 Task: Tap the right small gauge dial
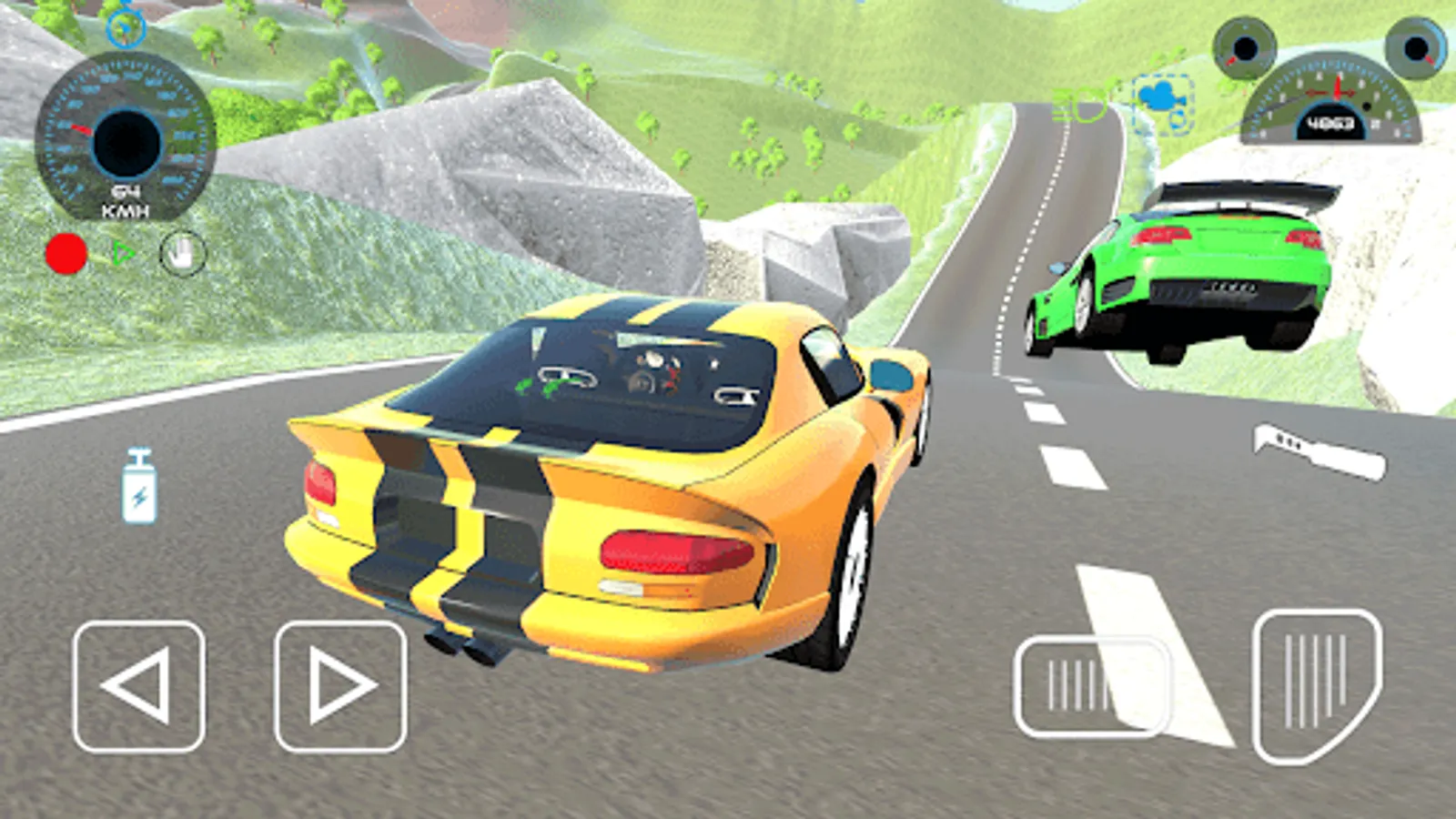(x=1413, y=47)
